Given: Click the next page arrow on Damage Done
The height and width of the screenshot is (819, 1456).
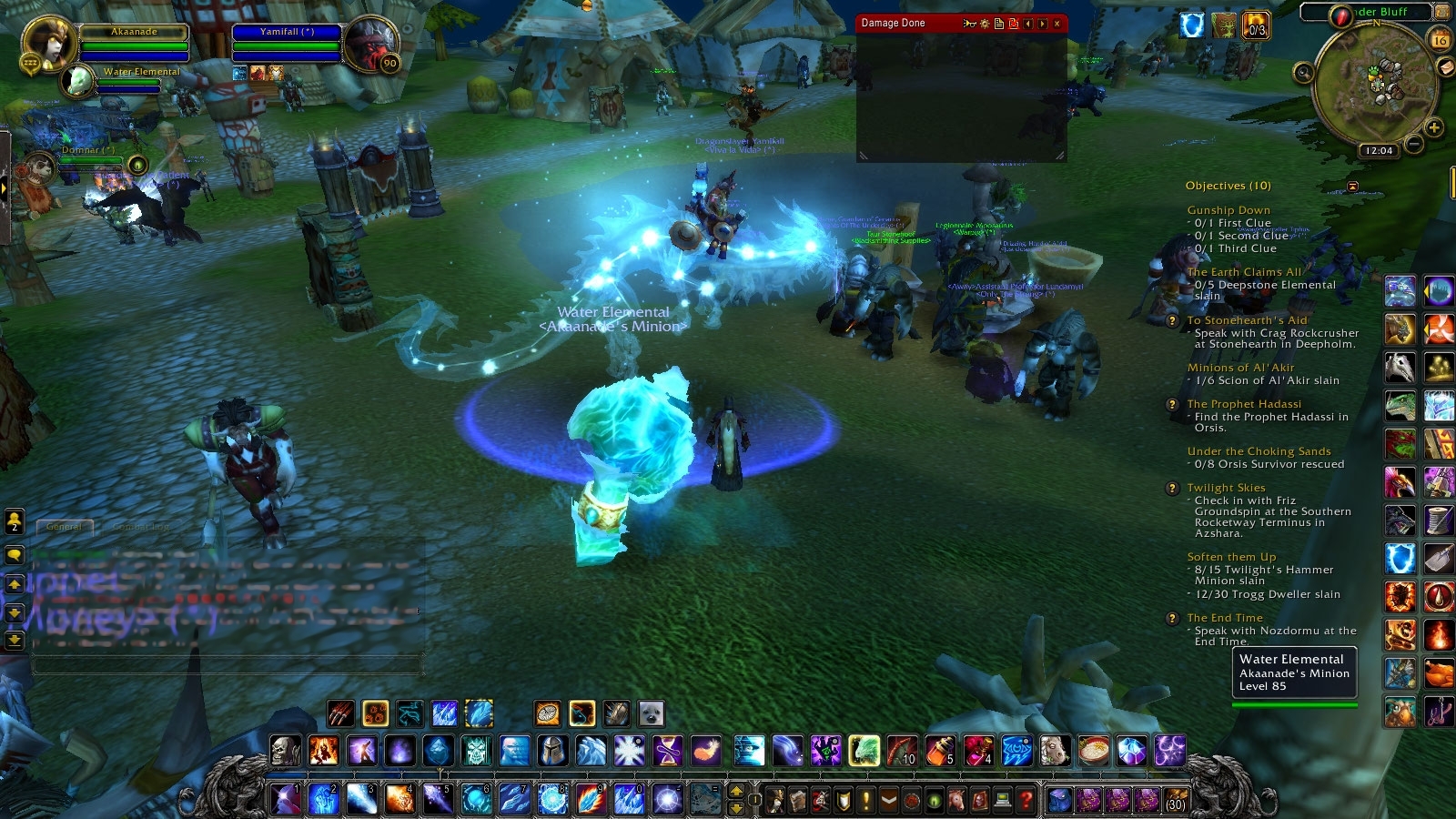Looking at the screenshot, I should [1042, 24].
